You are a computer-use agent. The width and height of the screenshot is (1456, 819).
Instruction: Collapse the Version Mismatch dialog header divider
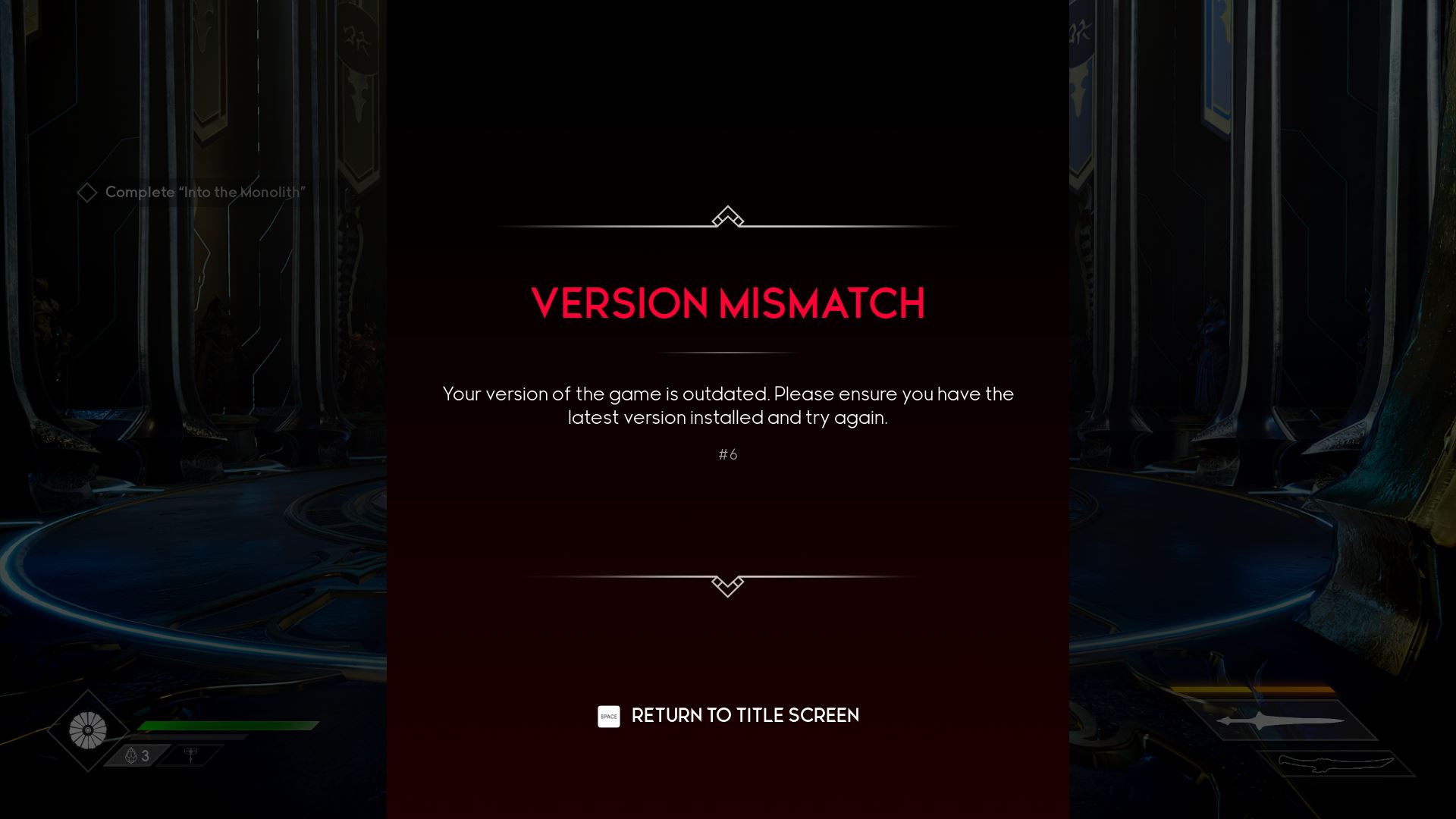coord(727,351)
